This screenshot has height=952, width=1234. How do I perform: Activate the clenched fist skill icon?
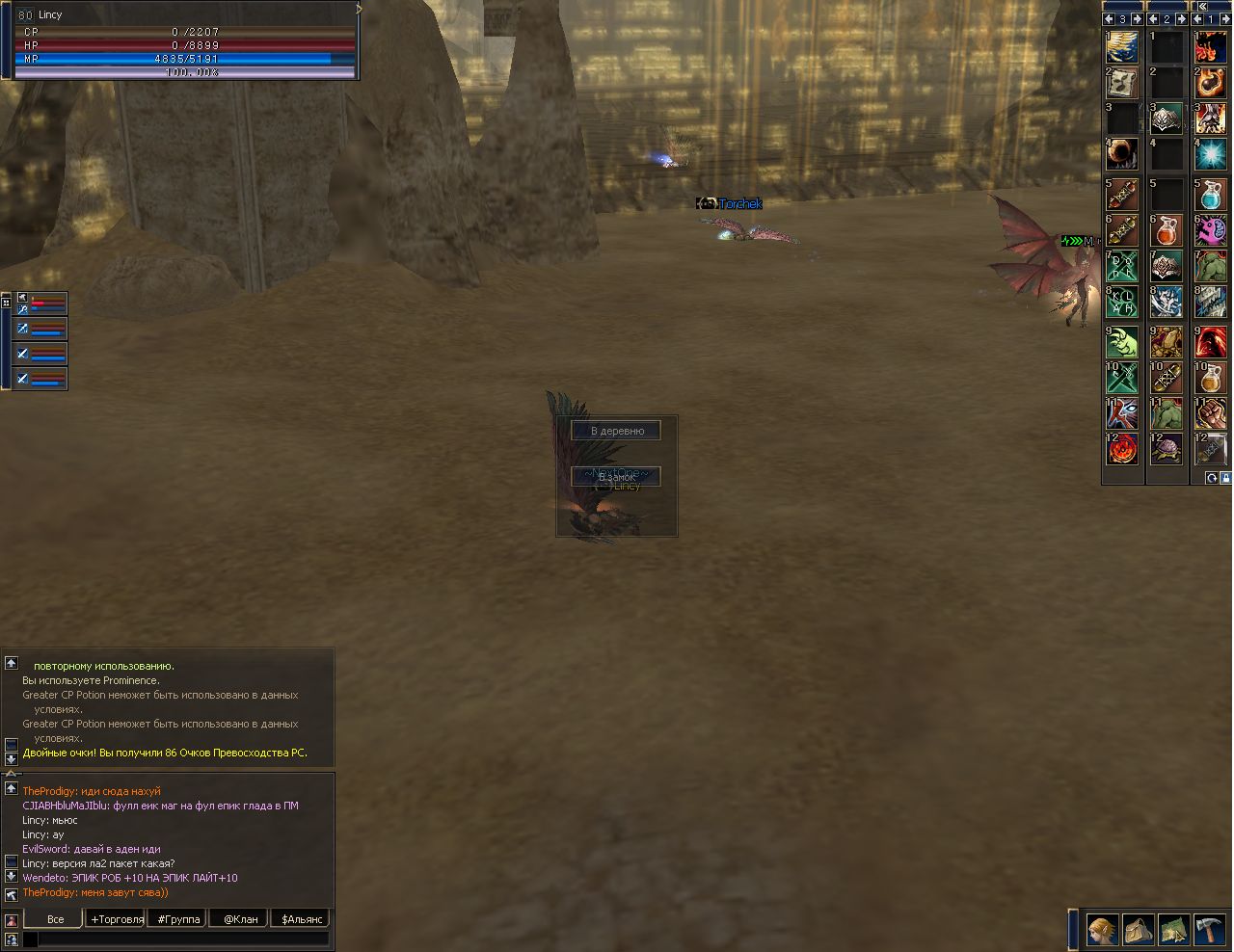1210,413
